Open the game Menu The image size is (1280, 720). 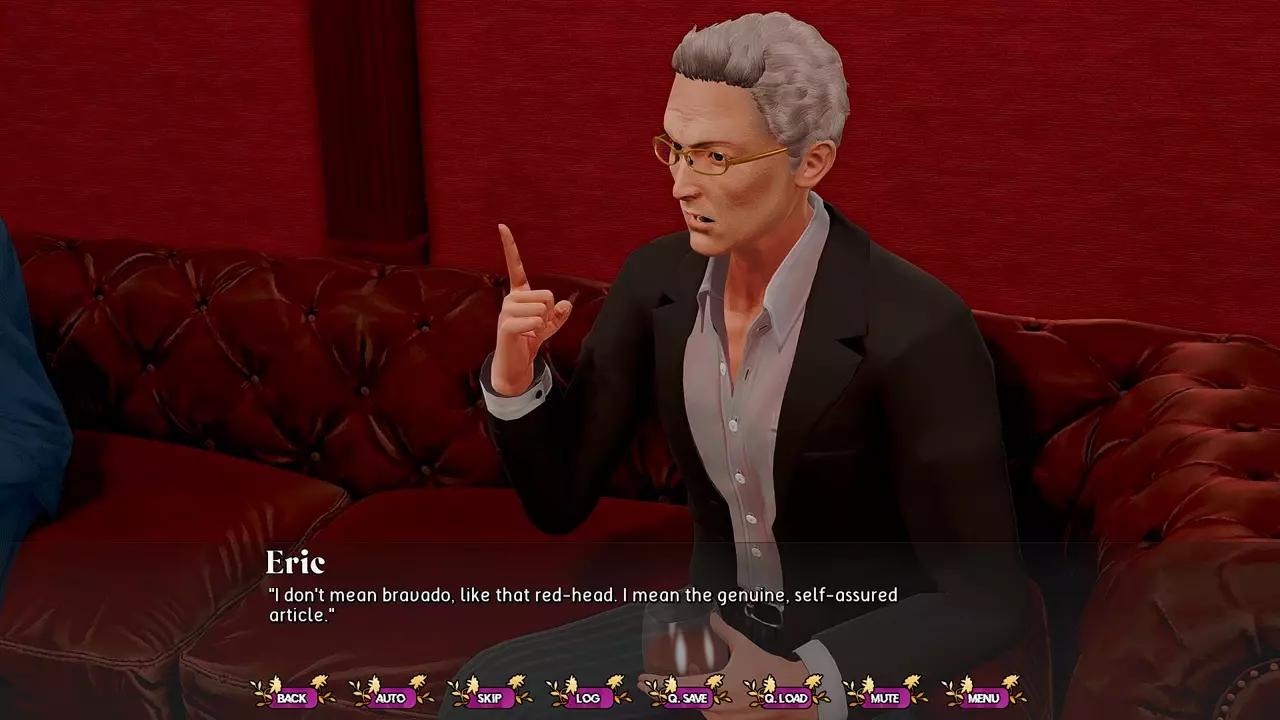point(983,697)
